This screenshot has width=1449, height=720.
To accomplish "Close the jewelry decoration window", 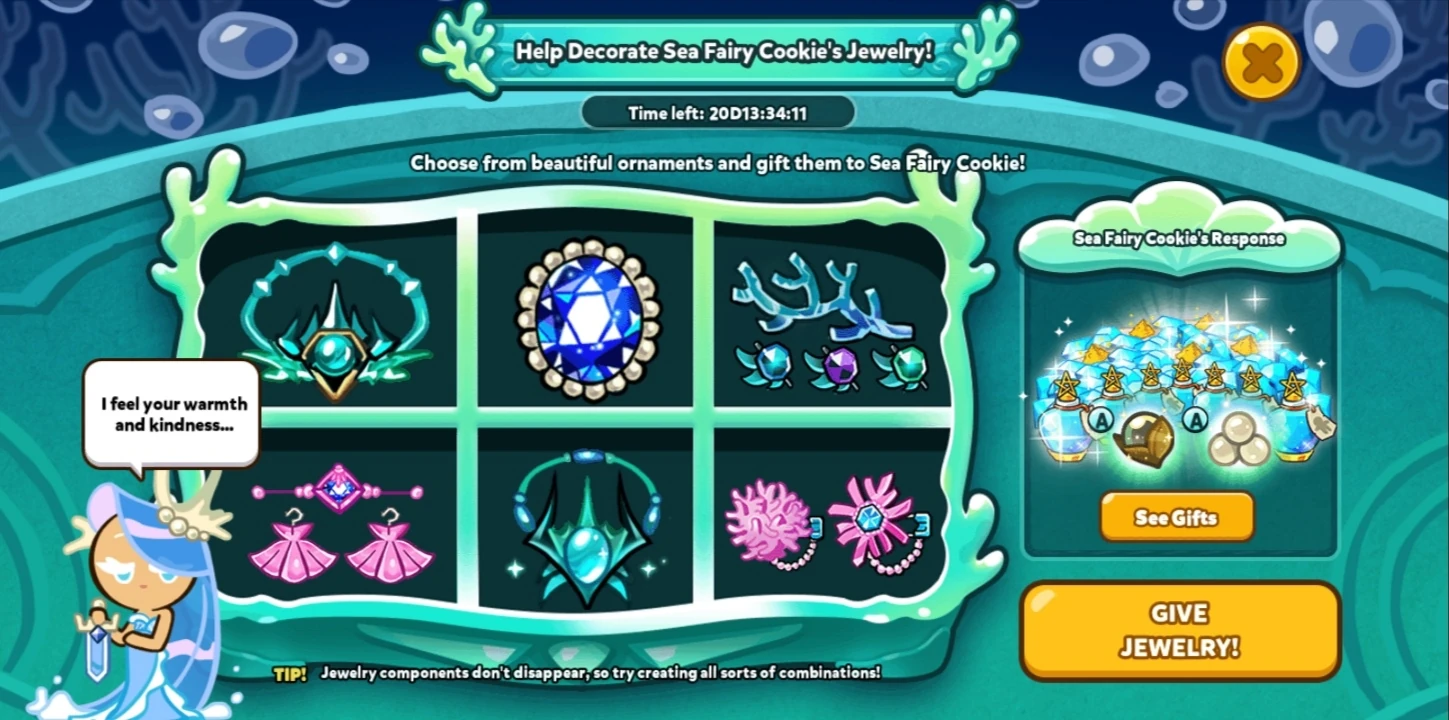I will [1260, 60].
